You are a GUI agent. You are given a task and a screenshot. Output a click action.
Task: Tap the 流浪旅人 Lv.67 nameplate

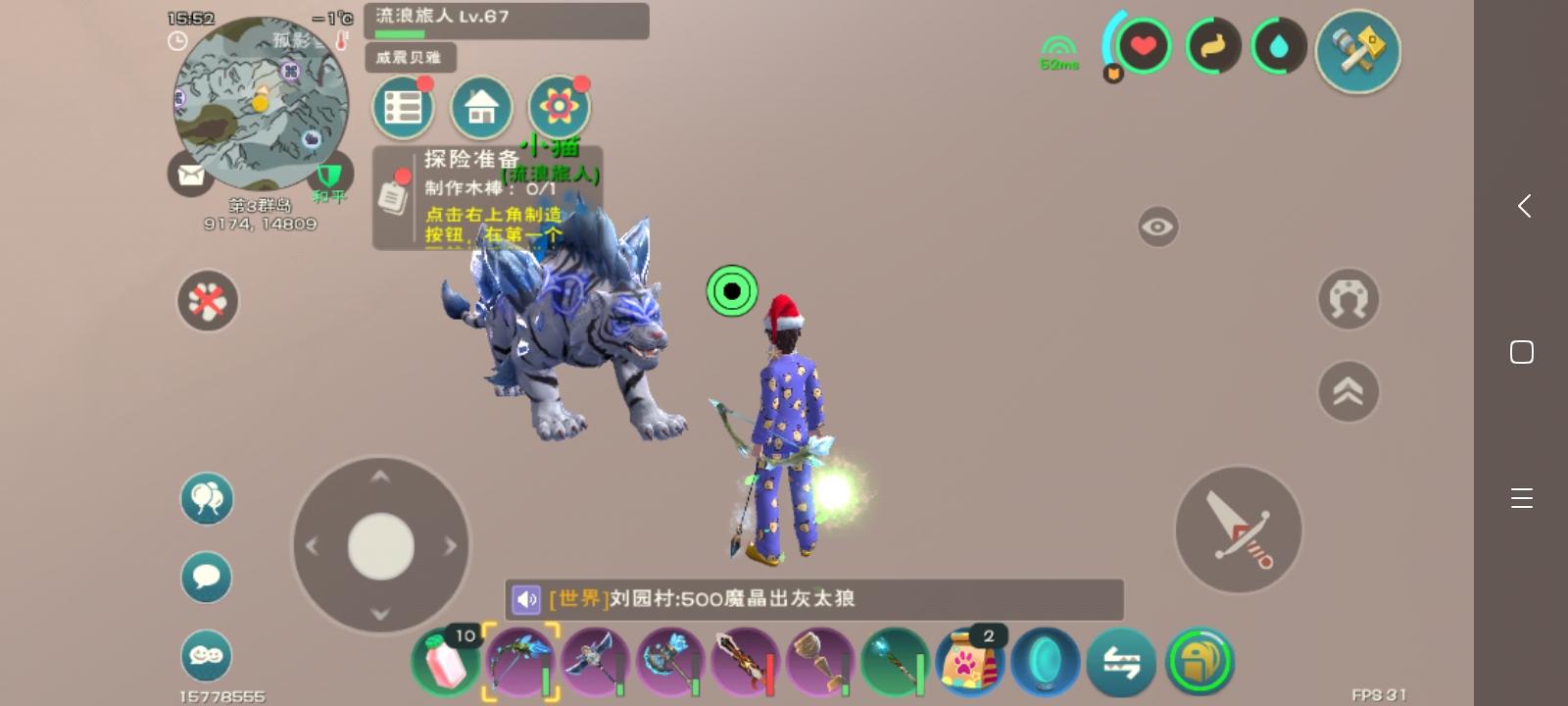click(507, 21)
